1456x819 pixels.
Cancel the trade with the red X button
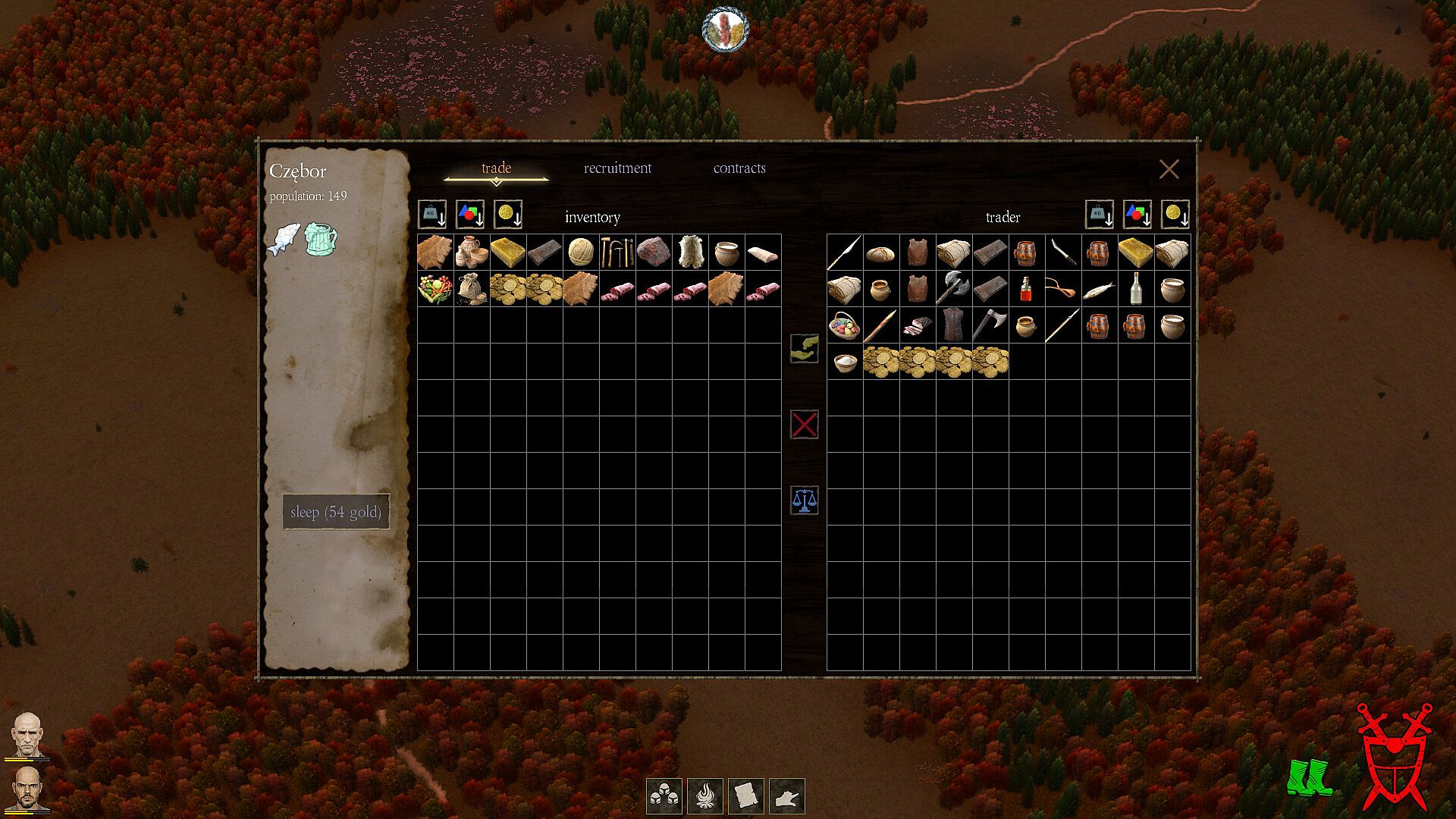(x=804, y=425)
